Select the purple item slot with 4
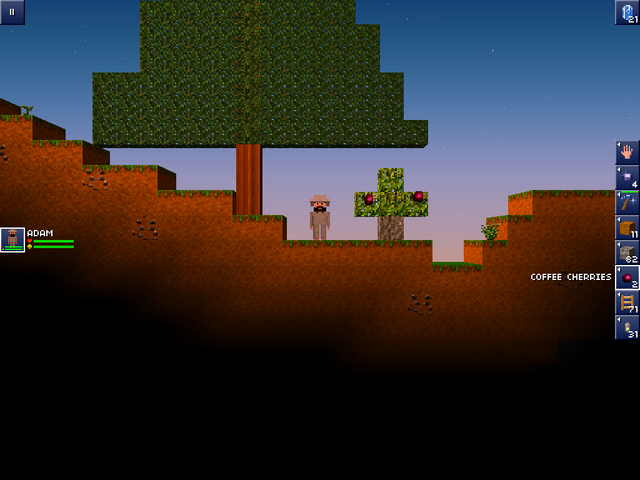This screenshot has width=640, height=480. [627, 177]
